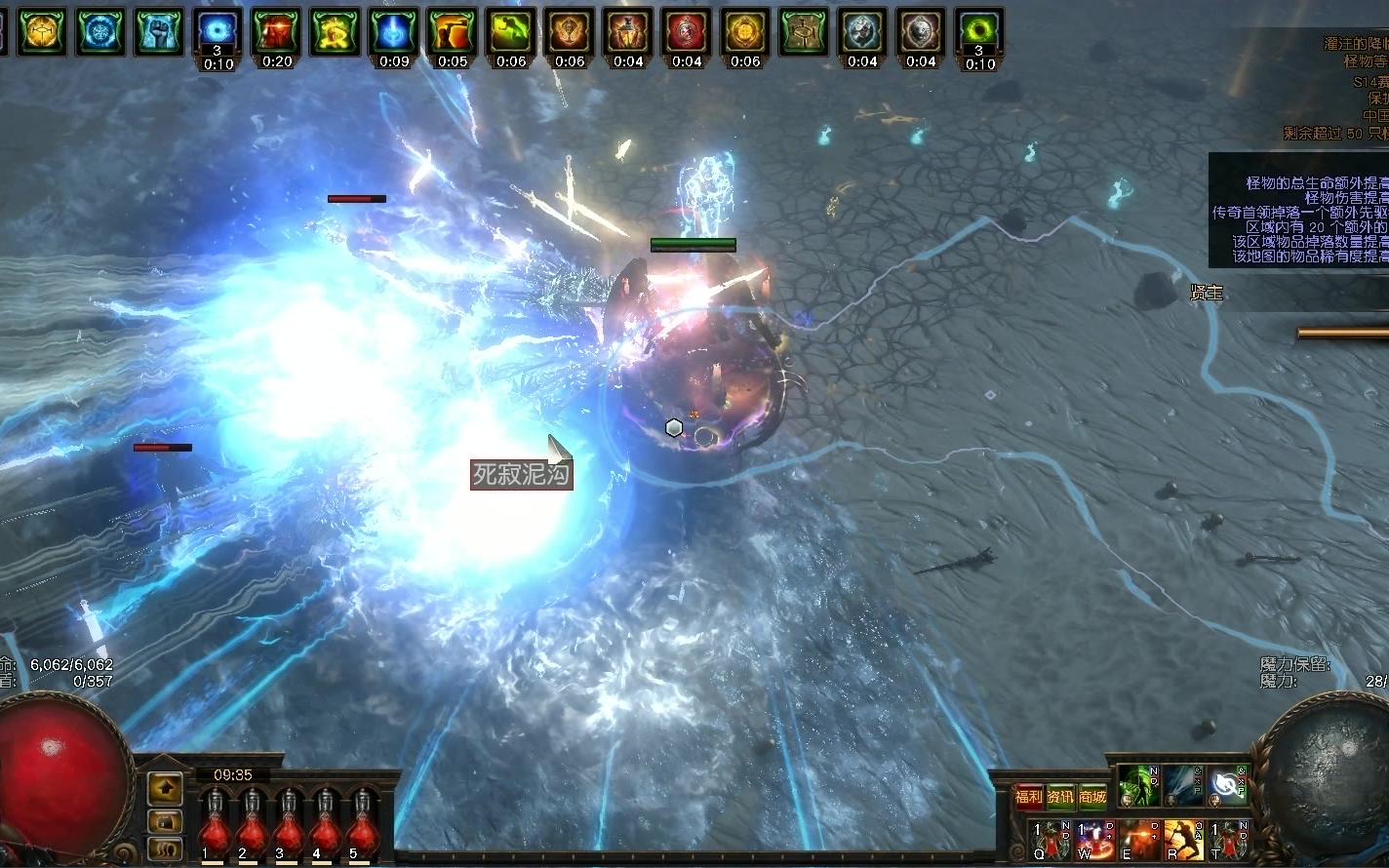Viewport: 1389px width, 868px height.
Task: Click the blue snowflake rune buff icon
Action: 101,31
